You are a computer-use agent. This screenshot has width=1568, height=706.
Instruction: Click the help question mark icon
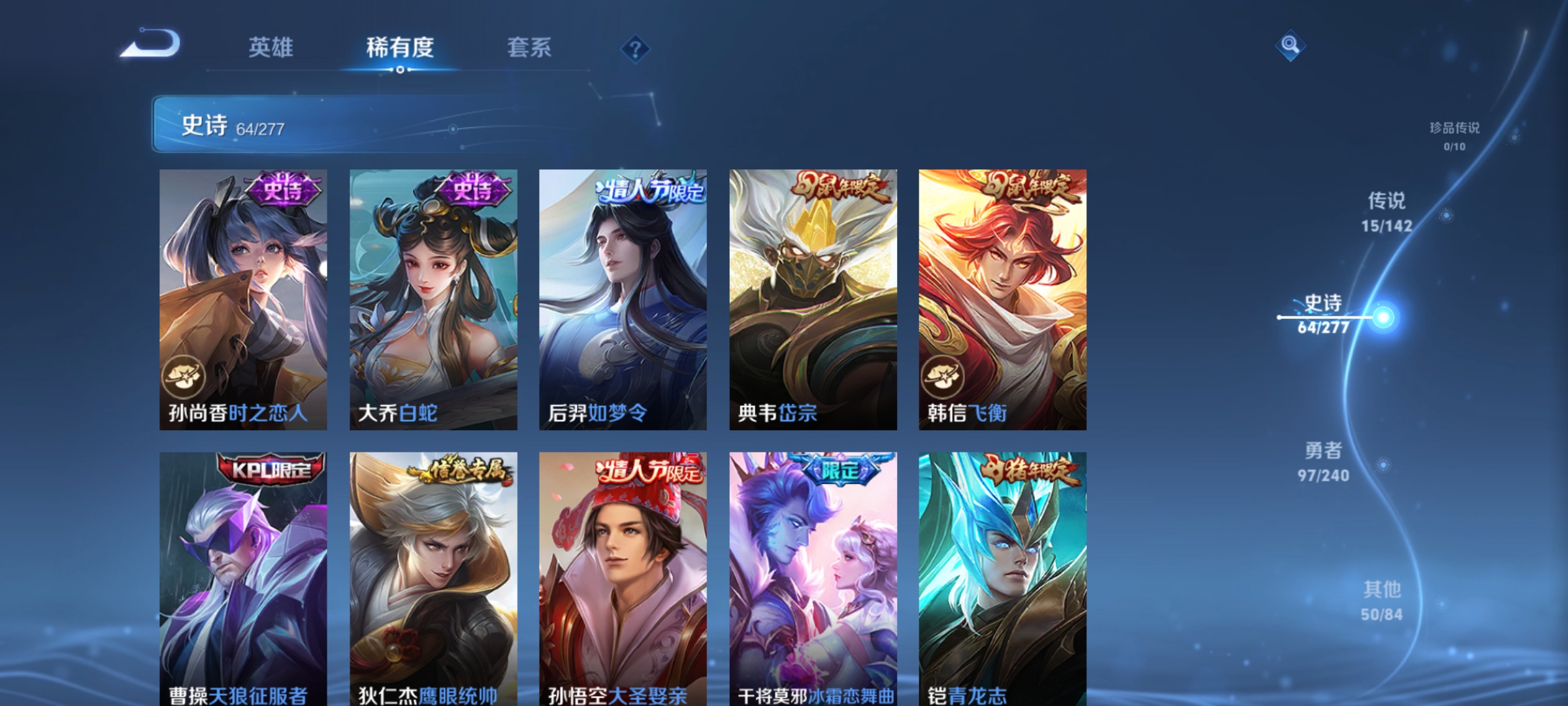tap(634, 50)
